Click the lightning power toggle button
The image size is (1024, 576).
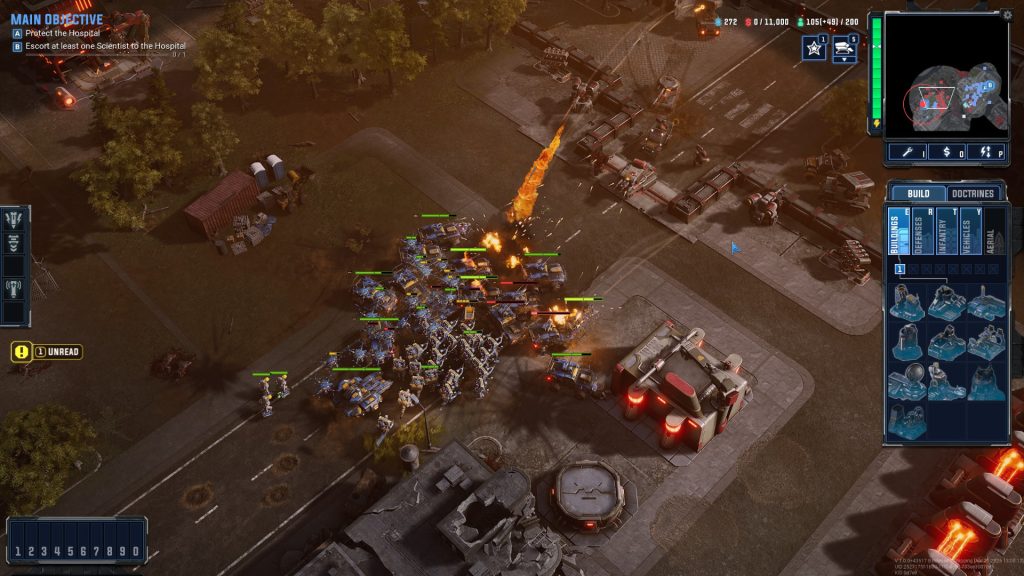coord(986,153)
